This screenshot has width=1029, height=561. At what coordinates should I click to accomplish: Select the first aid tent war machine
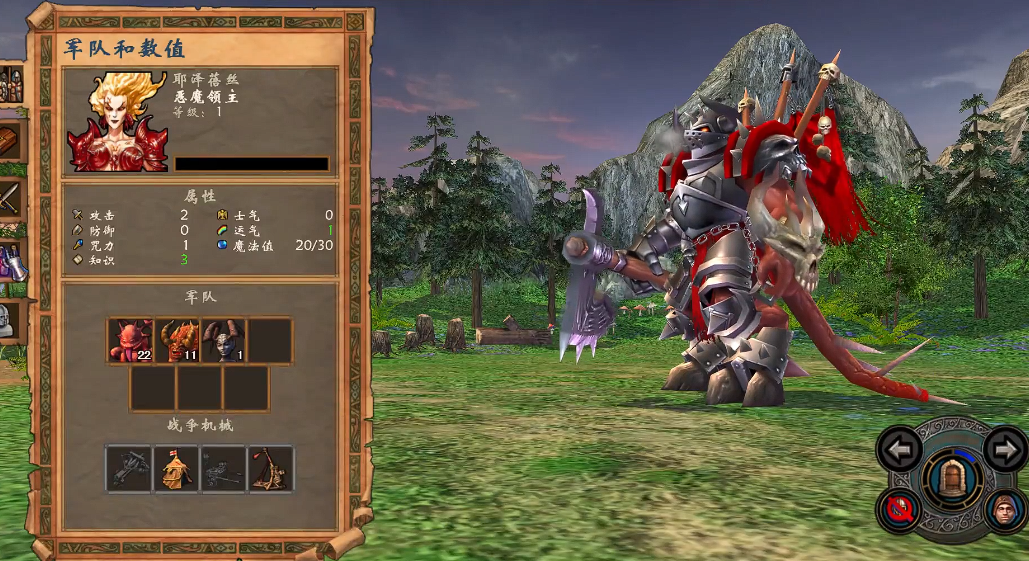tap(177, 469)
